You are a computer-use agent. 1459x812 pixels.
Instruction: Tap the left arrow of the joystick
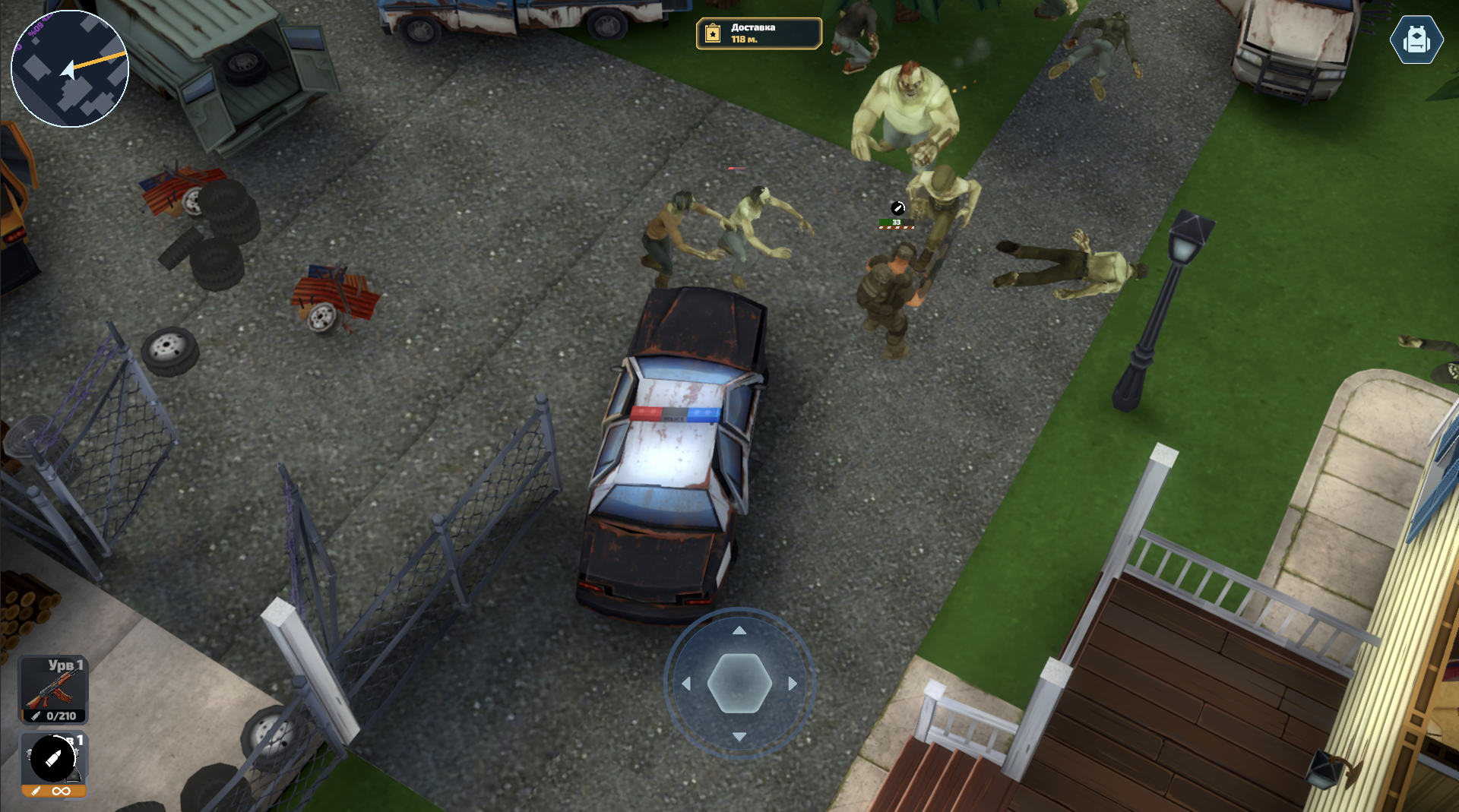[685, 684]
